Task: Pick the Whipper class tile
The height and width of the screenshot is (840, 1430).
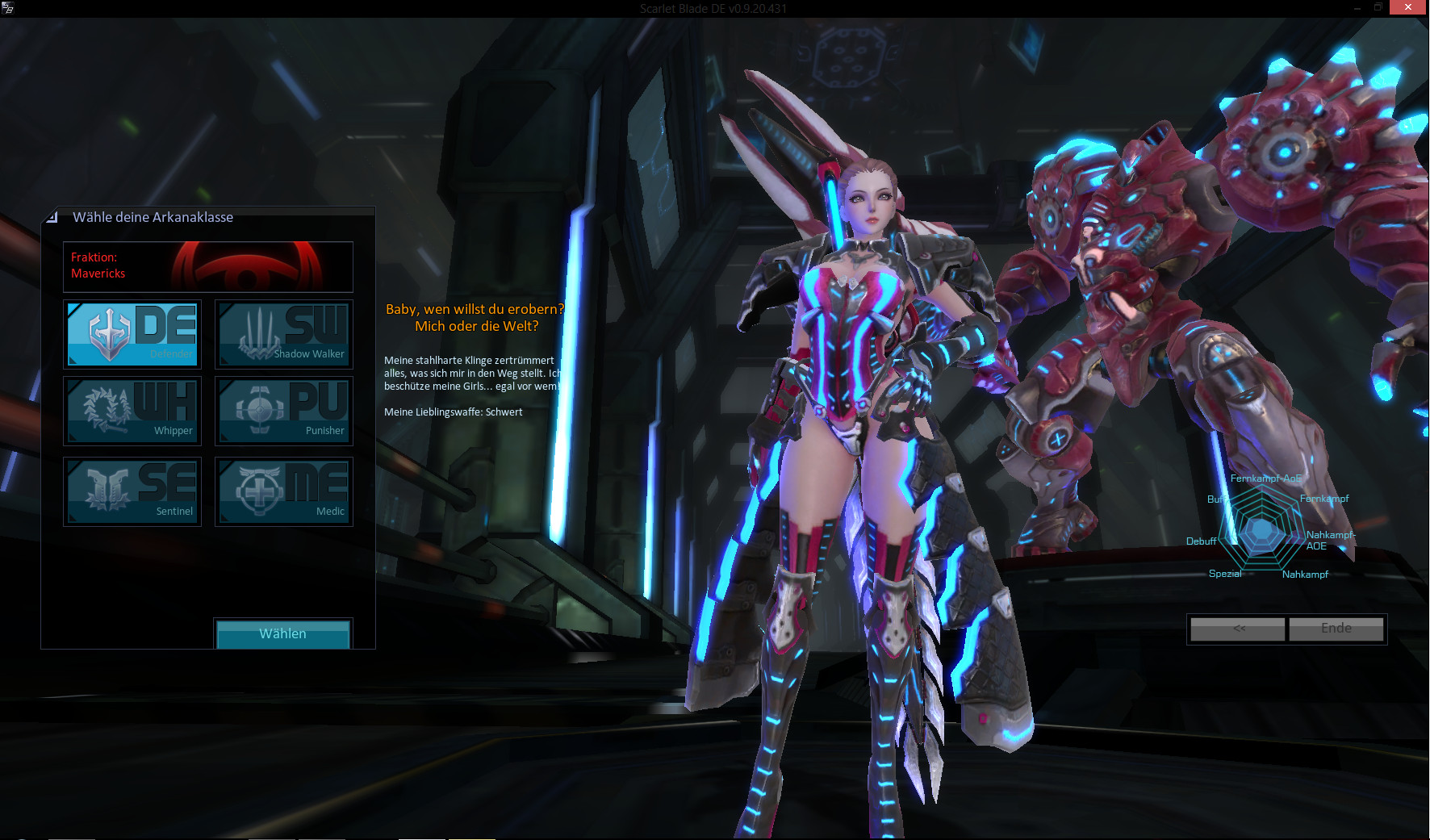Action: 132,411
